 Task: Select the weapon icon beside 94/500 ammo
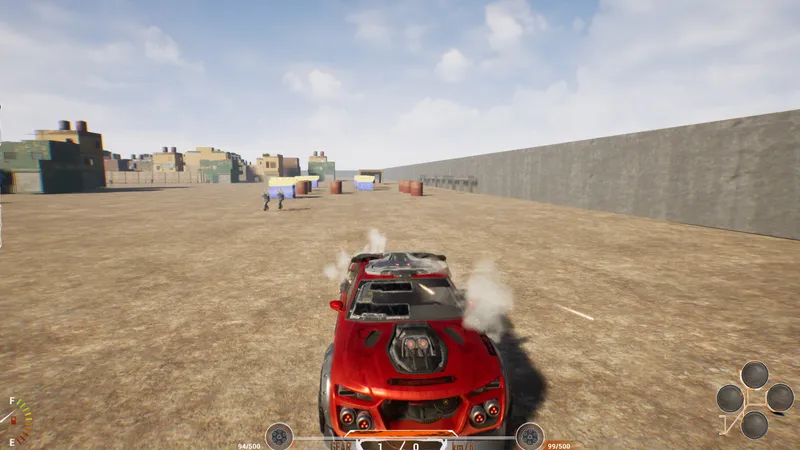tap(279, 436)
